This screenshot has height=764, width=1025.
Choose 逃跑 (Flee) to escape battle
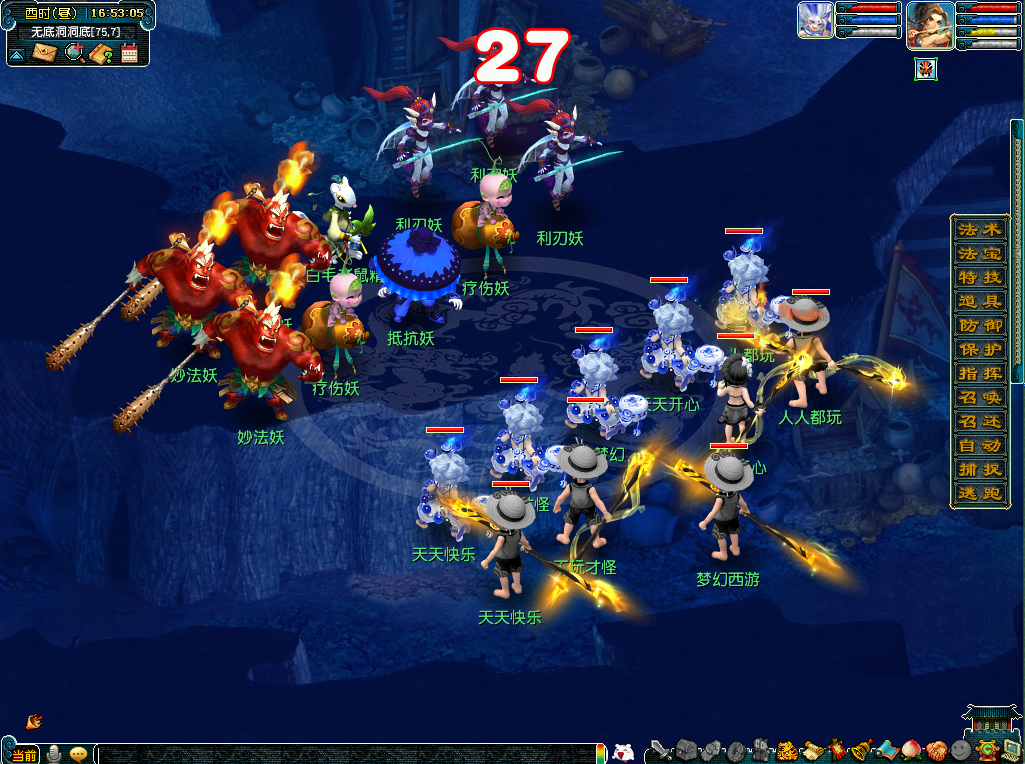coord(979,493)
